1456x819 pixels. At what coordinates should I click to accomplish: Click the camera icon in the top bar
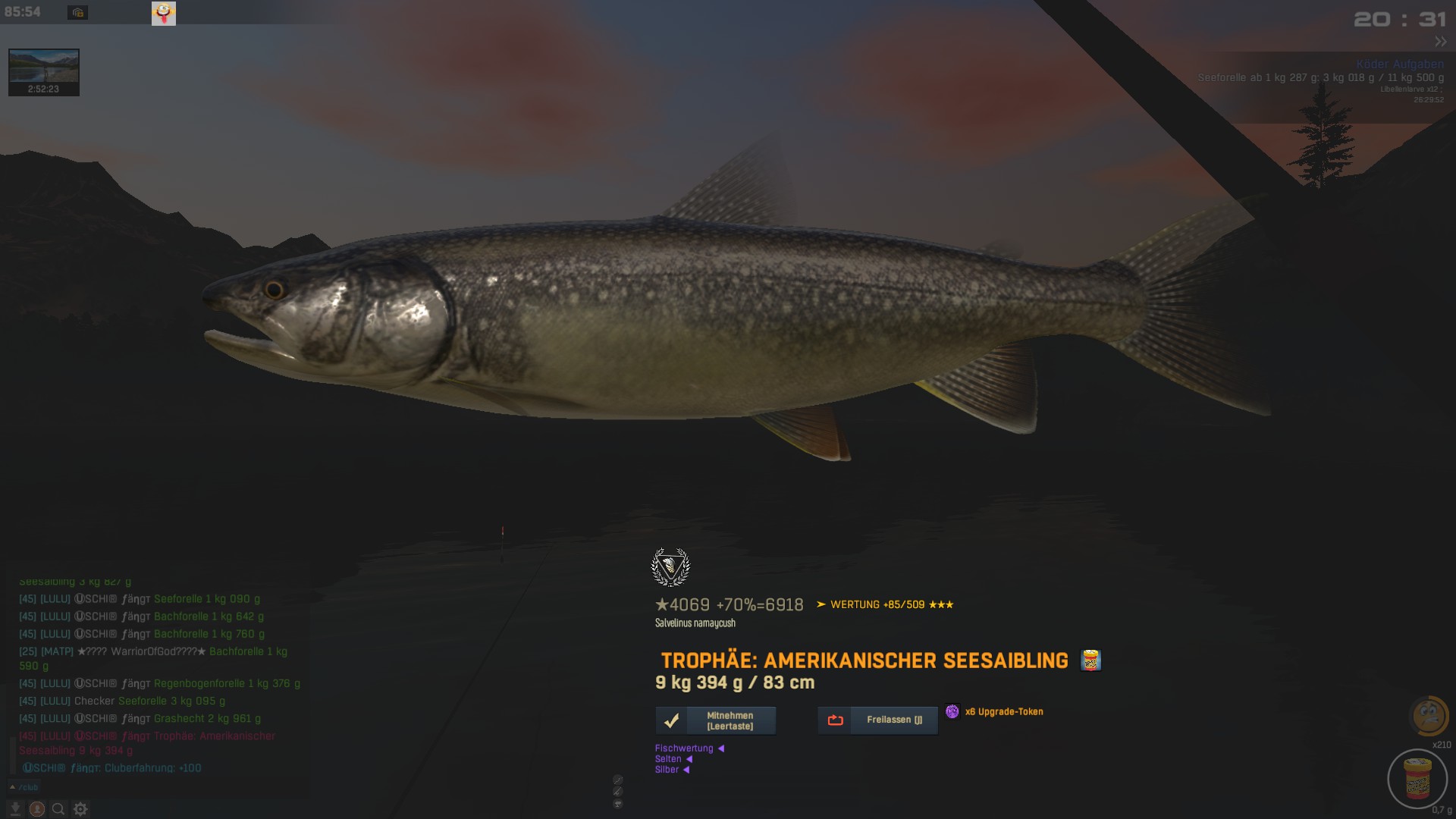click(77, 13)
